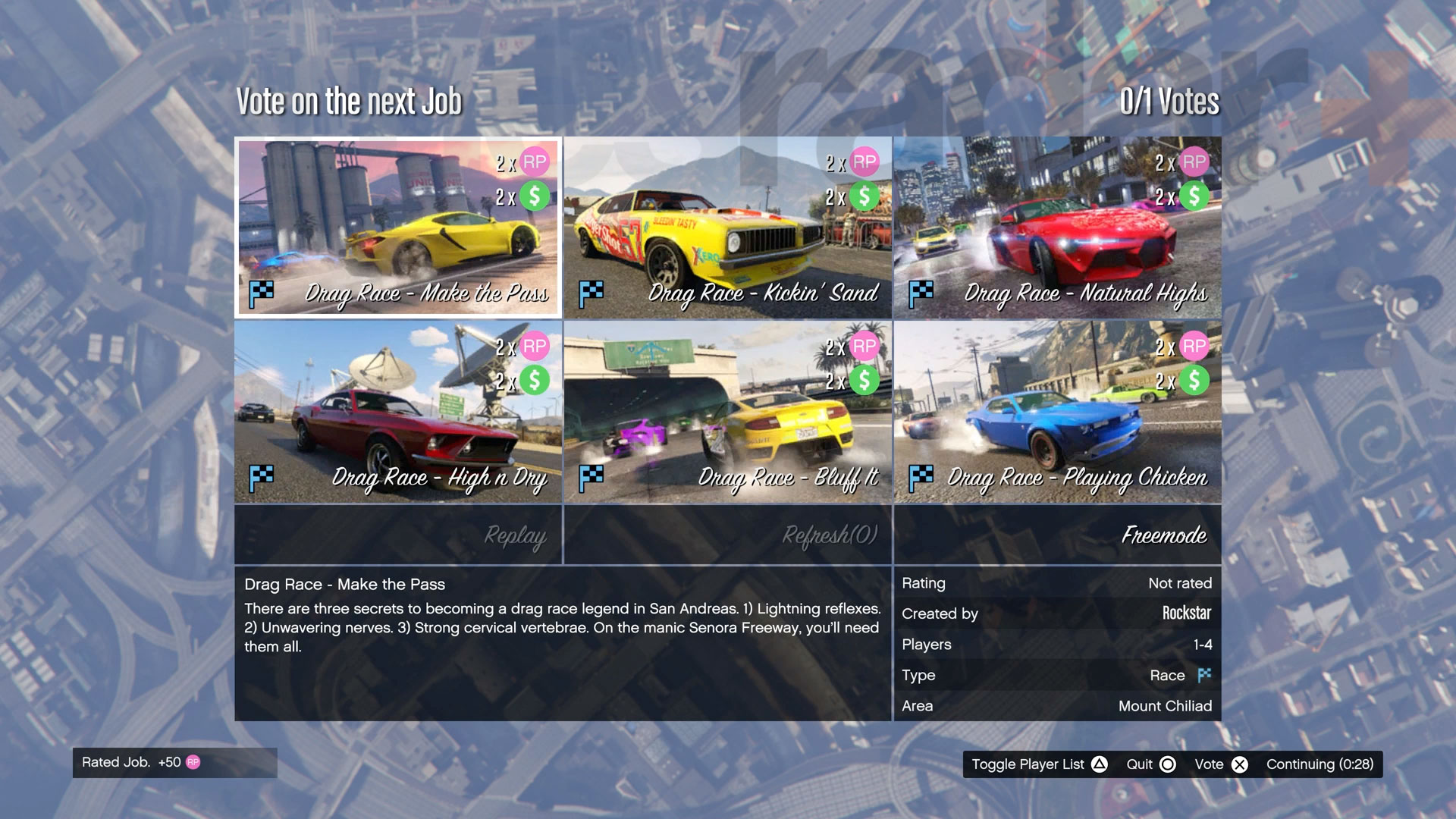Screen dimensions: 1456x819
Task: Click the 2x RP icon on Make the Pass
Action: point(535,162)
